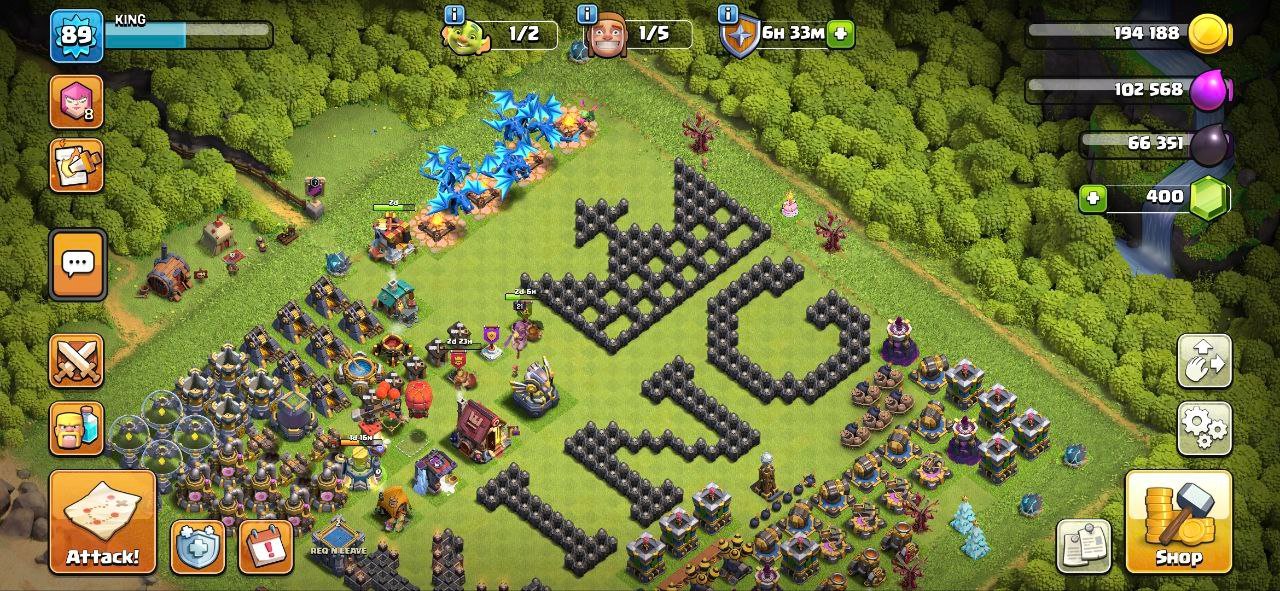1280x591 pixels.
Task: Open the layout editor hand button
Action: tap(1204, 361)
